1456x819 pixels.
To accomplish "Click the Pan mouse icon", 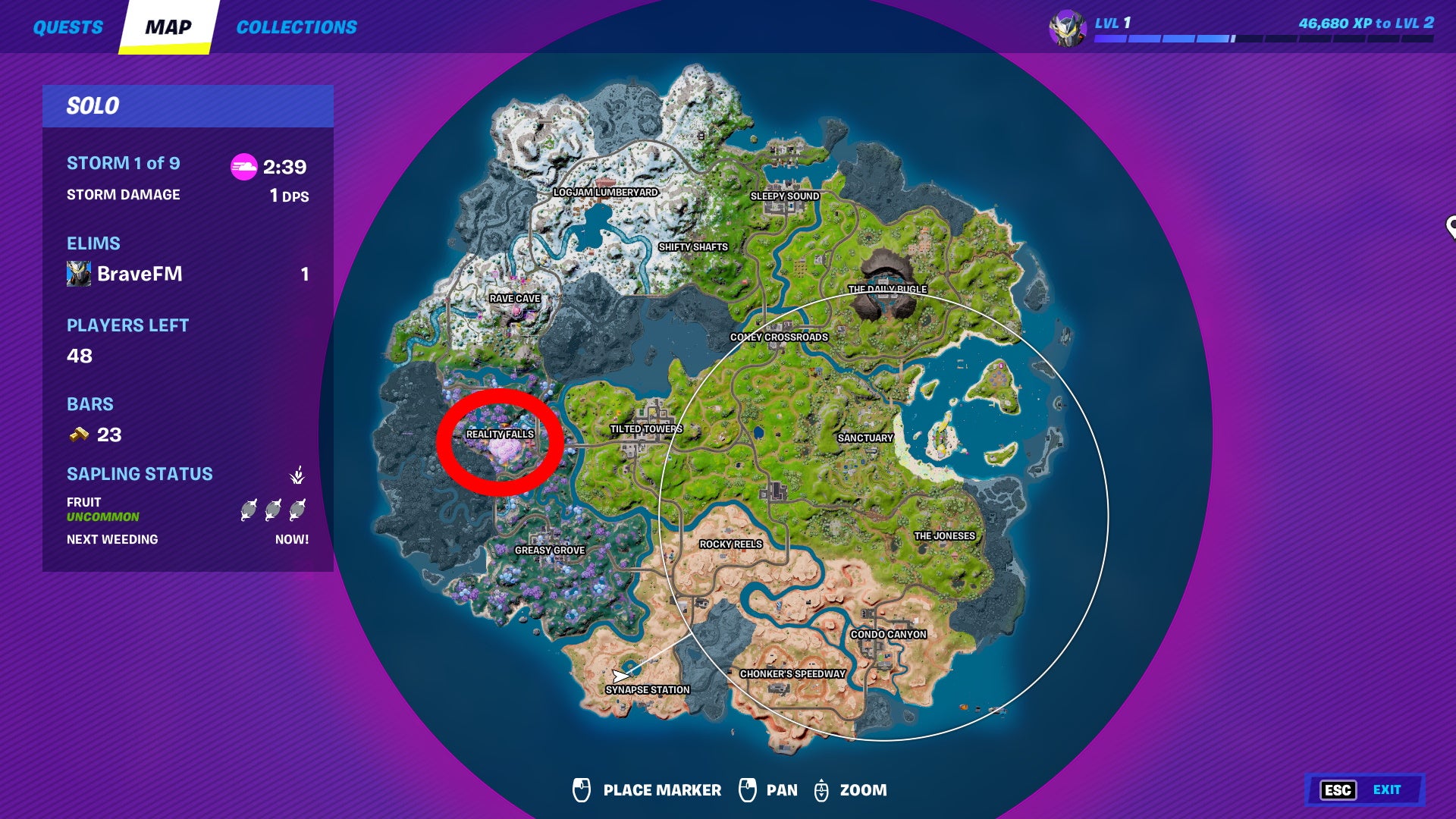I will [x=749, y=789].
